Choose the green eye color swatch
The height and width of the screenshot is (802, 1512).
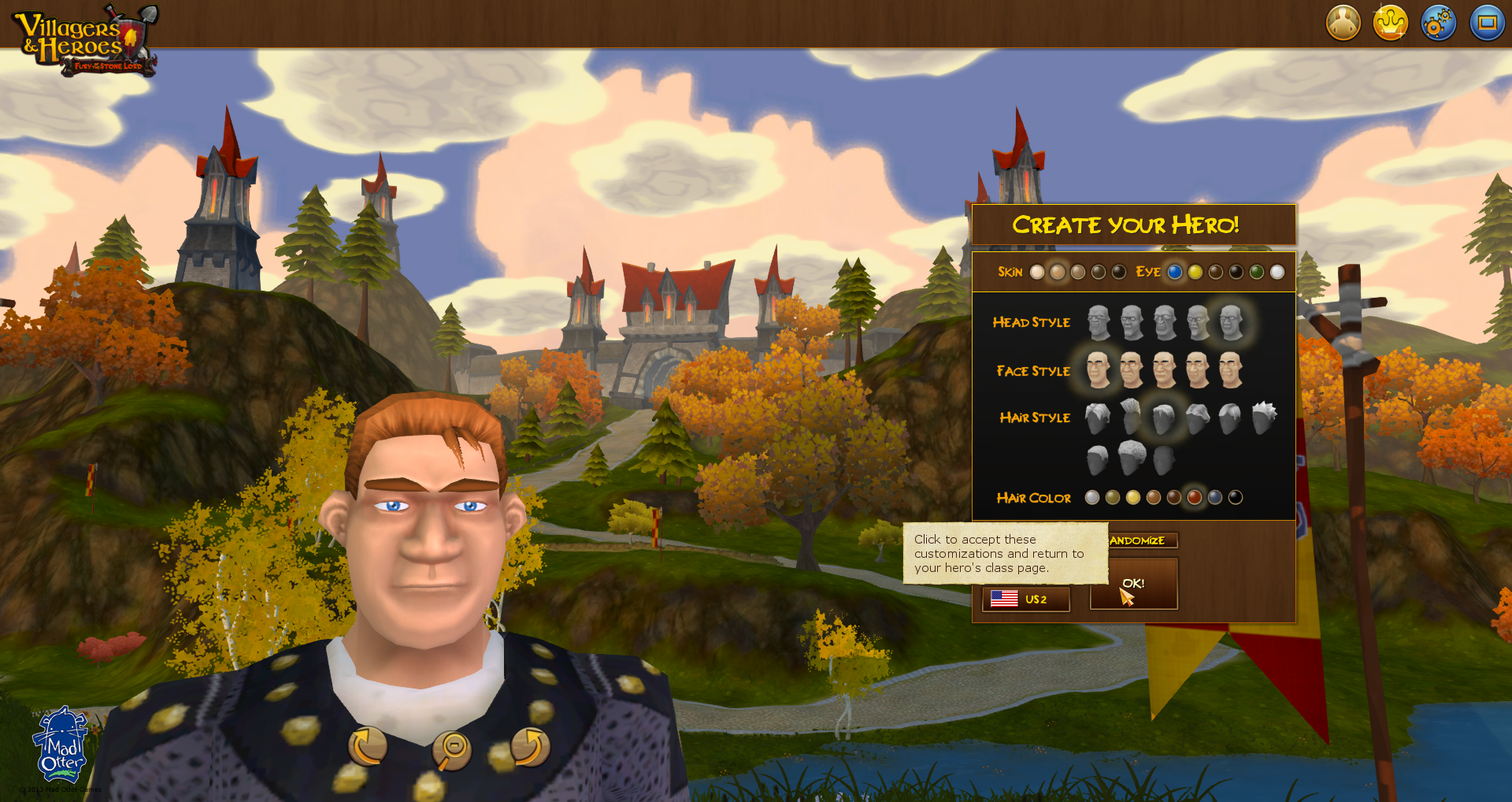click(1257, 272)
